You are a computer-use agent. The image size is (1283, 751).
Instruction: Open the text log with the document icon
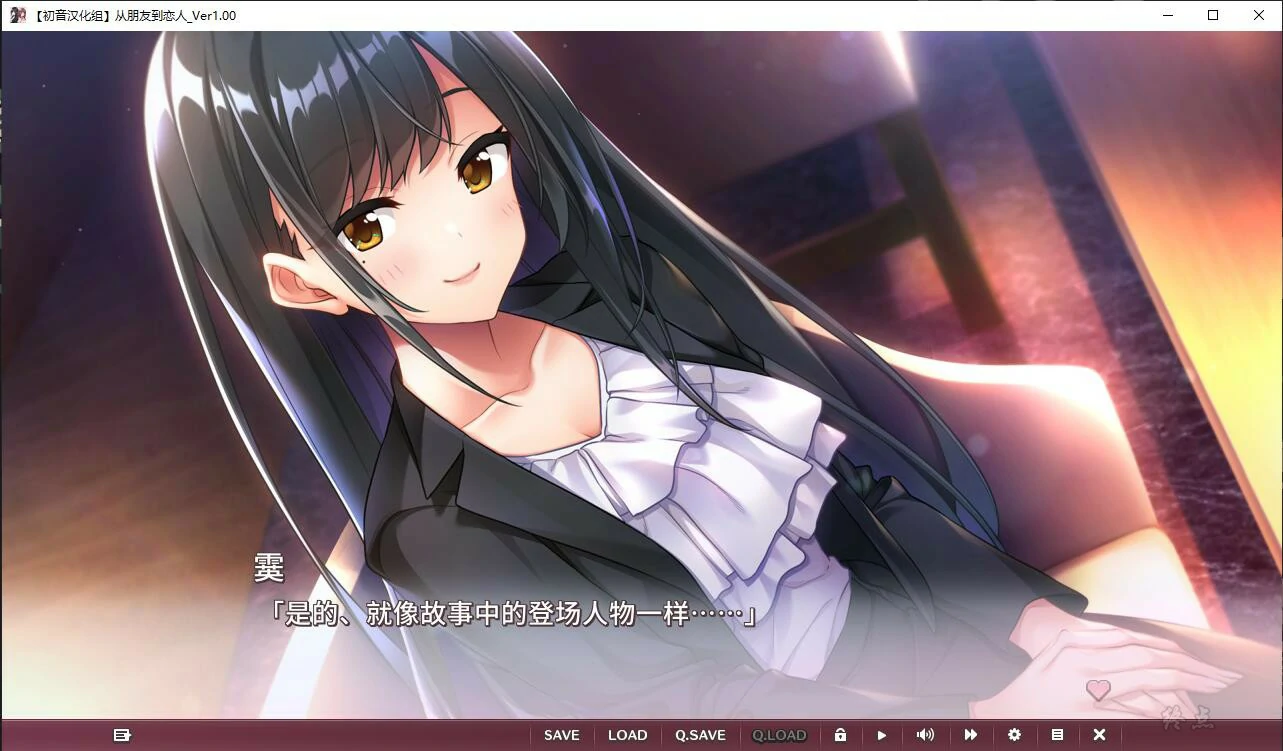click(1057, 735)
